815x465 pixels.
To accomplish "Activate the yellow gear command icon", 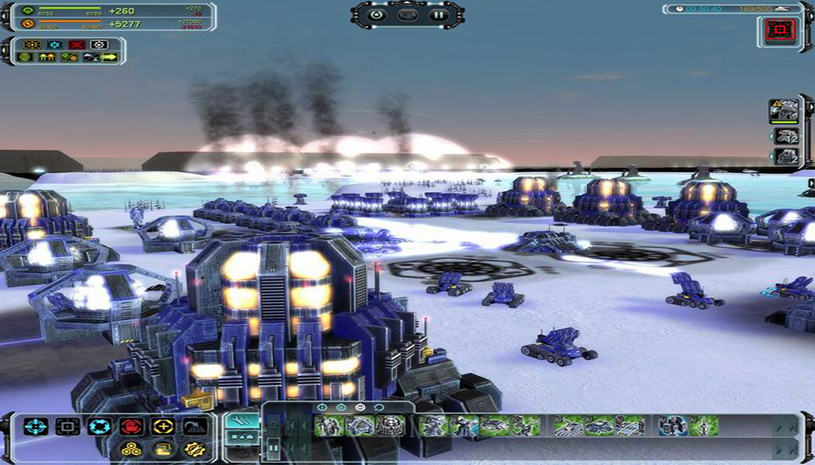I will click(194, 449).
